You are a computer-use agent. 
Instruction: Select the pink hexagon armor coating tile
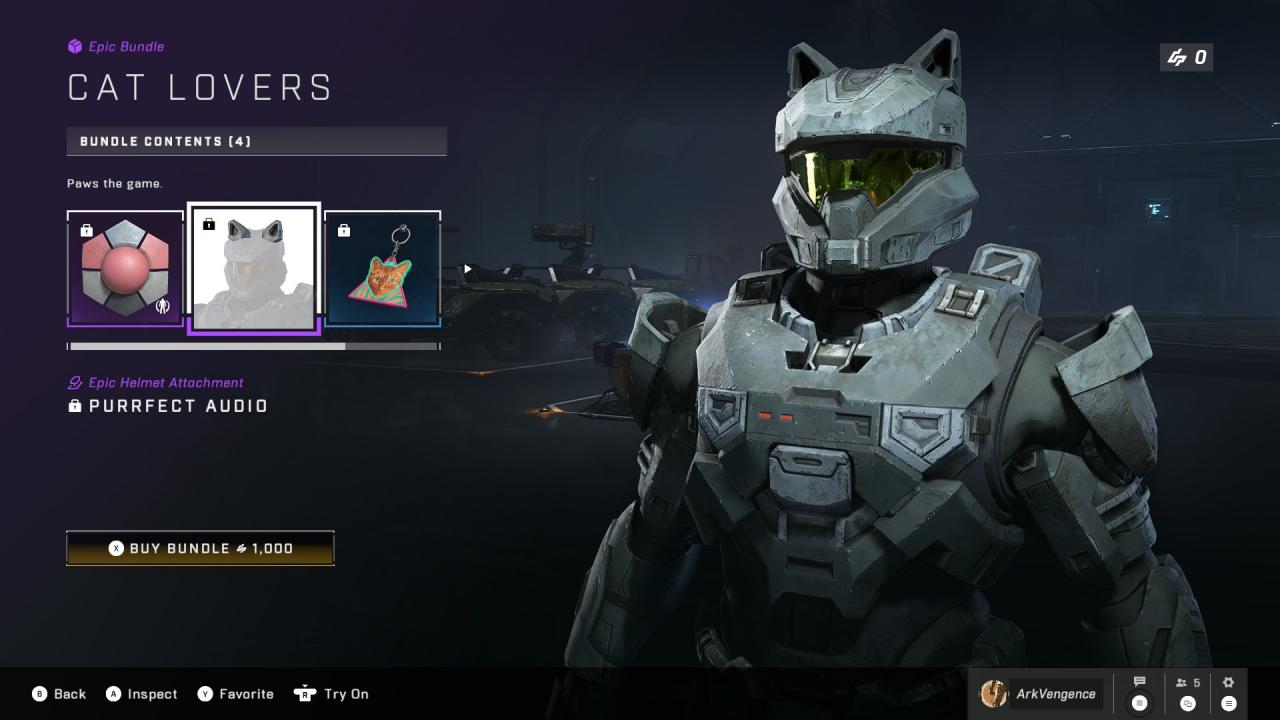(x=125, y=268)
